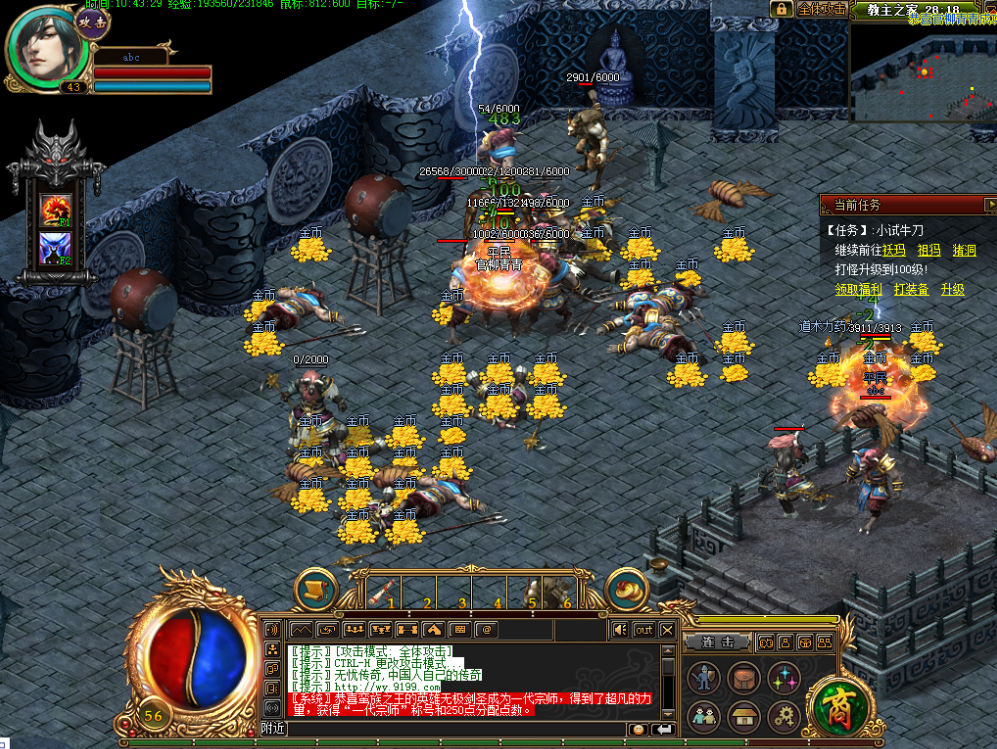Activate the F1 fire skill icon
The width and height of the screenshot is (997, 749).
(x=54, y=209)
